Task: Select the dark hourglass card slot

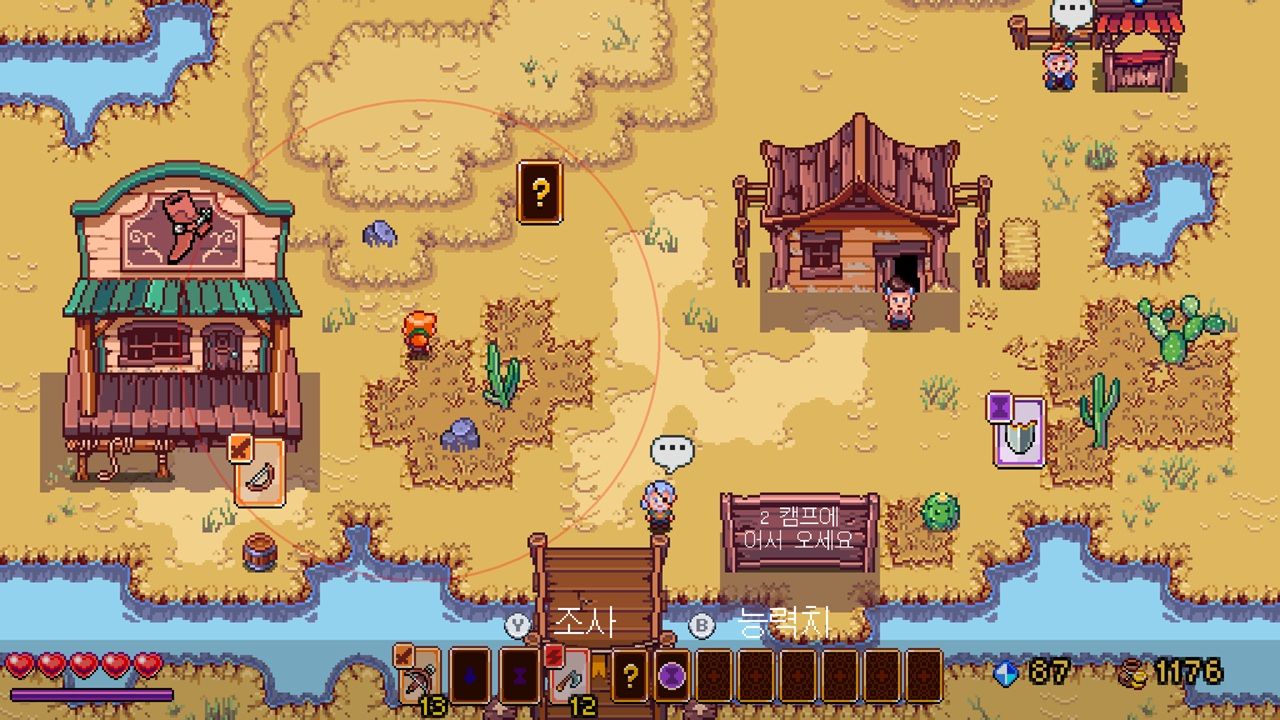Action: coord(520,677)
